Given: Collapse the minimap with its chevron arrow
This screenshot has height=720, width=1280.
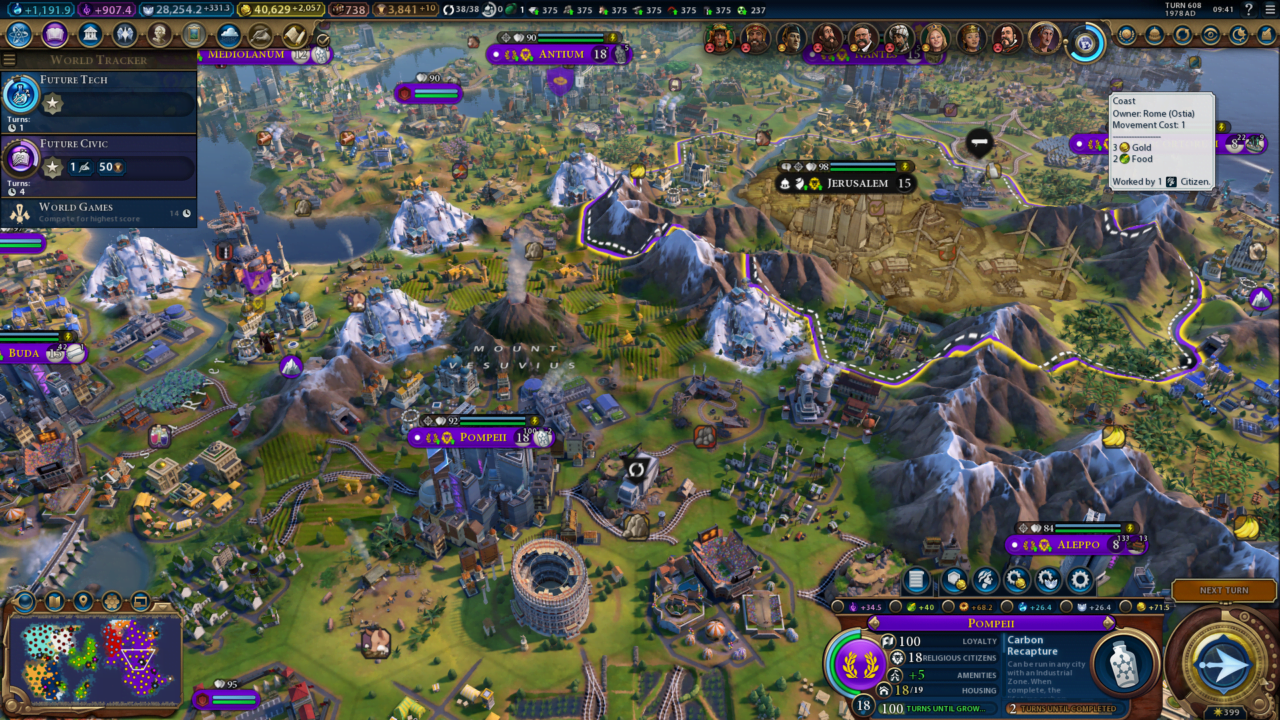Looking at the screenshot, I should (x=162, y=607).
